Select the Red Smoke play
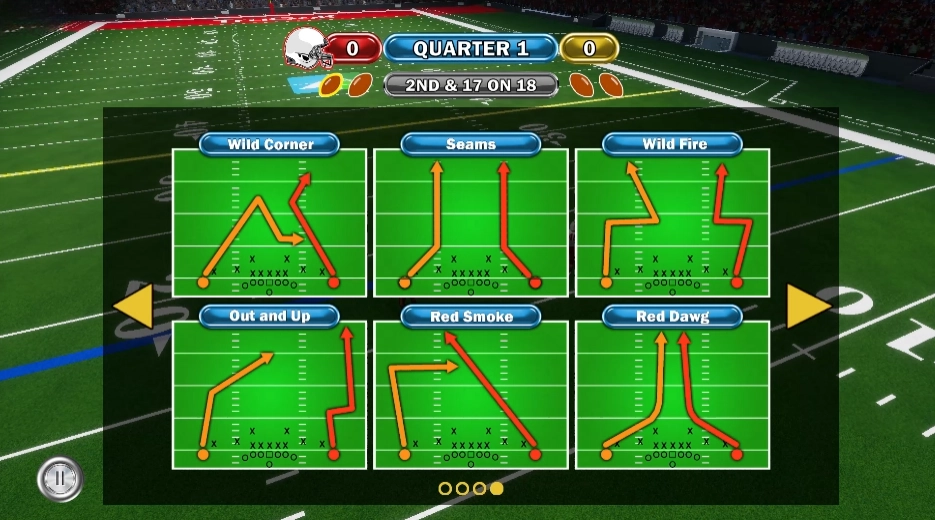Image resolution: width=935 pixels, height=520 pixels. [471, 395]
